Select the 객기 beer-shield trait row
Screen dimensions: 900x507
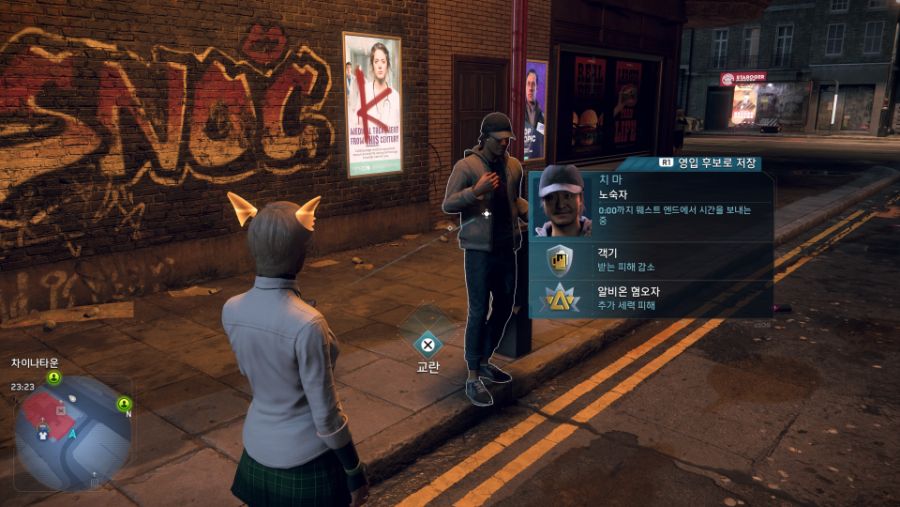[650, 261]
